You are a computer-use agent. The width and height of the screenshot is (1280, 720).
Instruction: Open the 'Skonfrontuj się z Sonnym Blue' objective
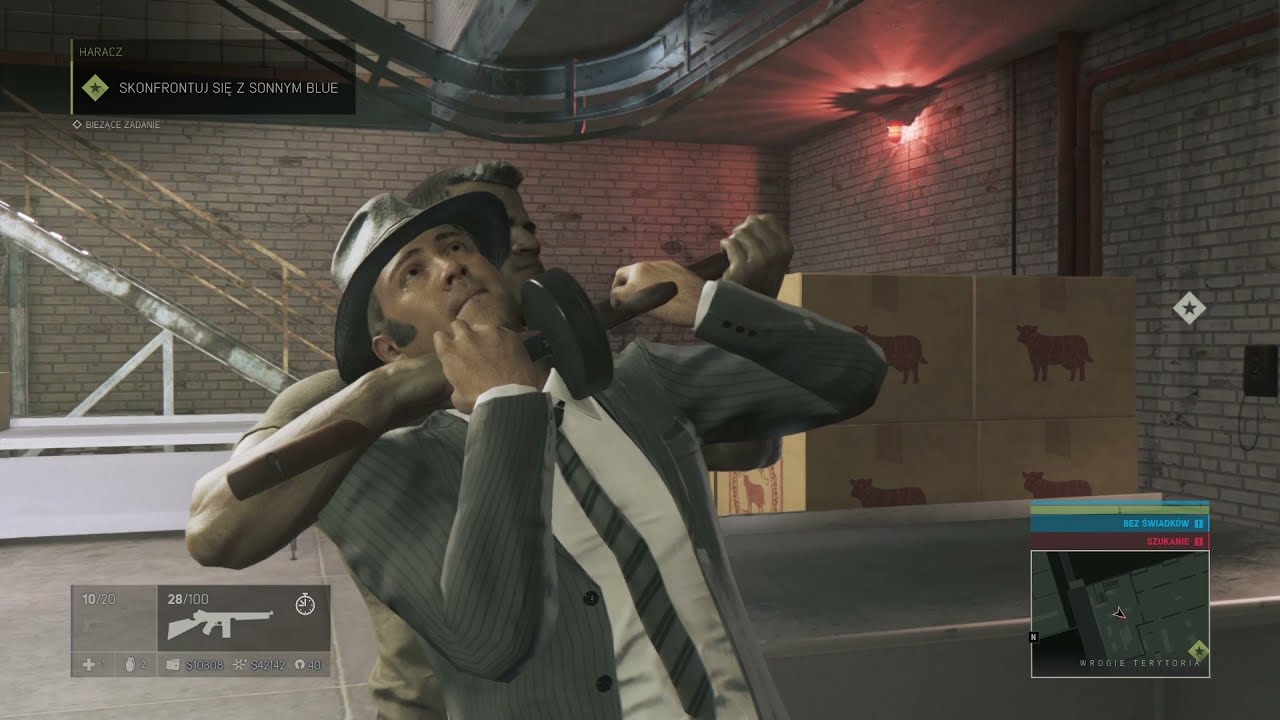[x=228, y=88]
